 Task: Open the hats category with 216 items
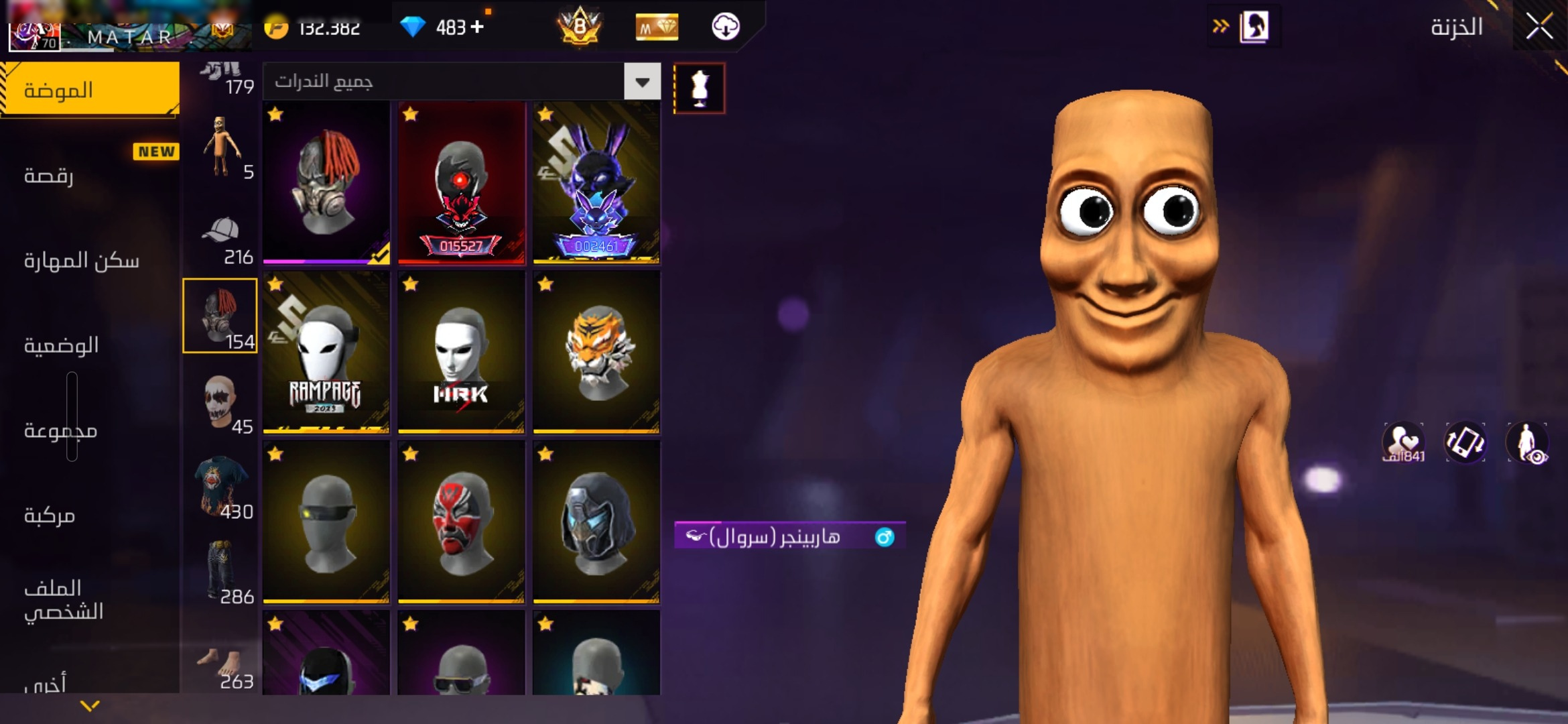tap(221, 240)
